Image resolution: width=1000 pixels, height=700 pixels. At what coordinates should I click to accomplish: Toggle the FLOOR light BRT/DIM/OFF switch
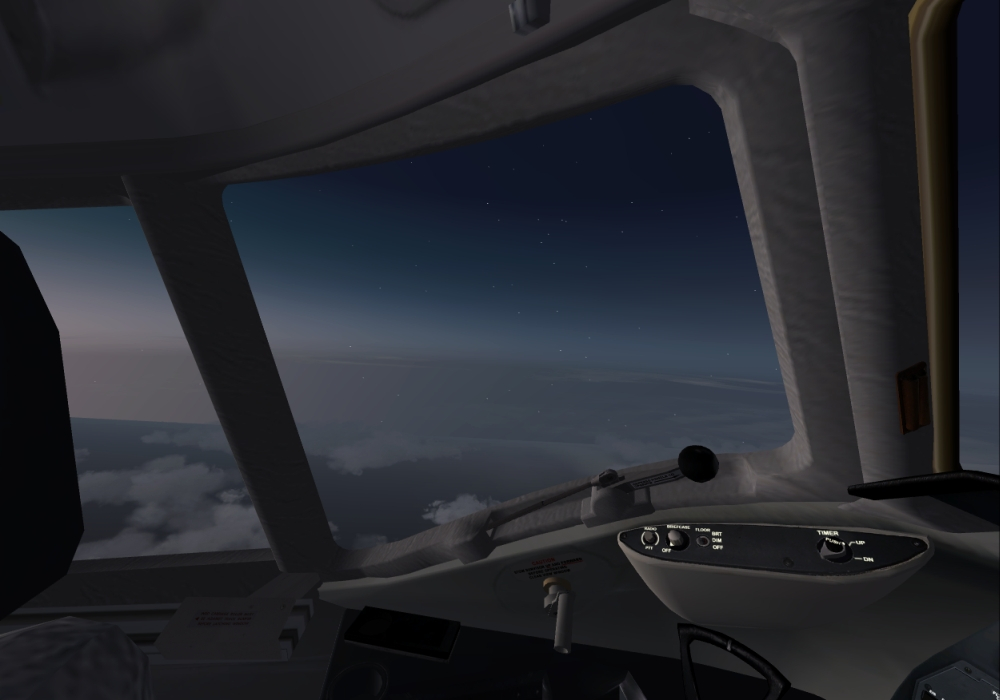coord(703,541)
